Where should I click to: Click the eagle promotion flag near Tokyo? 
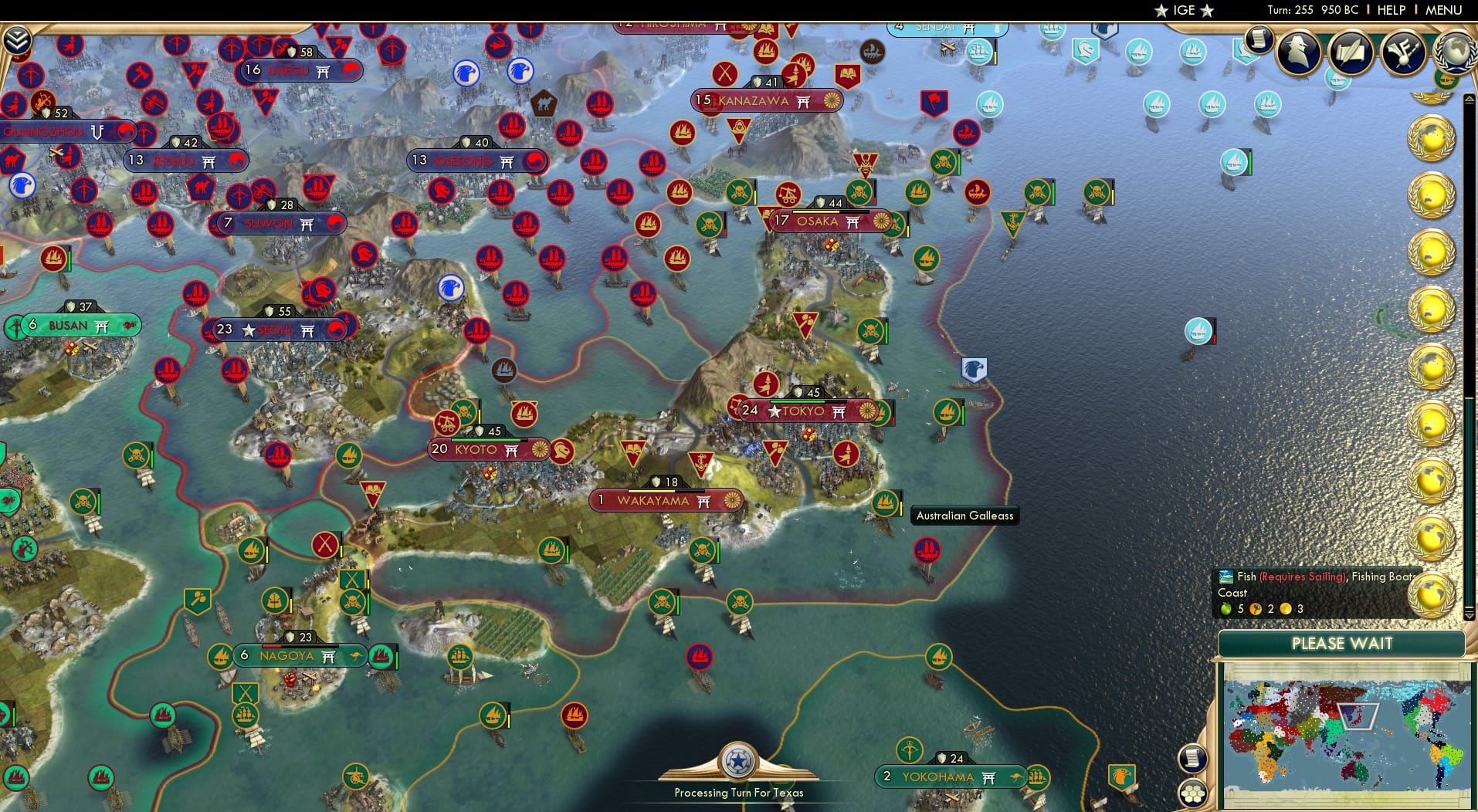click(x=975, y=370)
